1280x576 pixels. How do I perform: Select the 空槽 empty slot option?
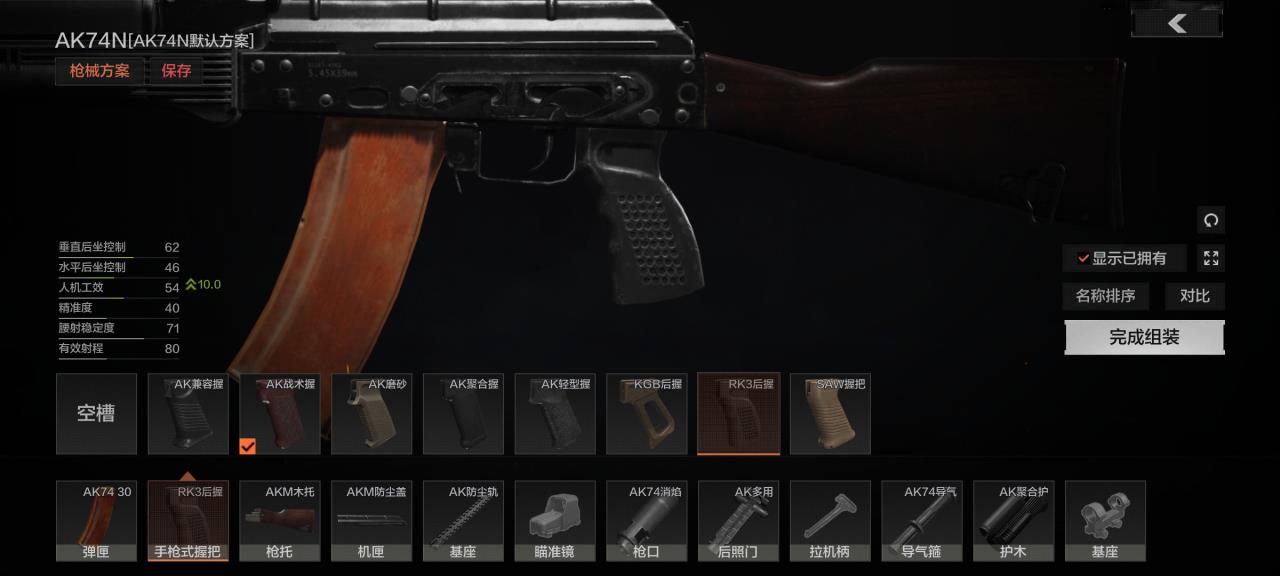click(96, 414)
